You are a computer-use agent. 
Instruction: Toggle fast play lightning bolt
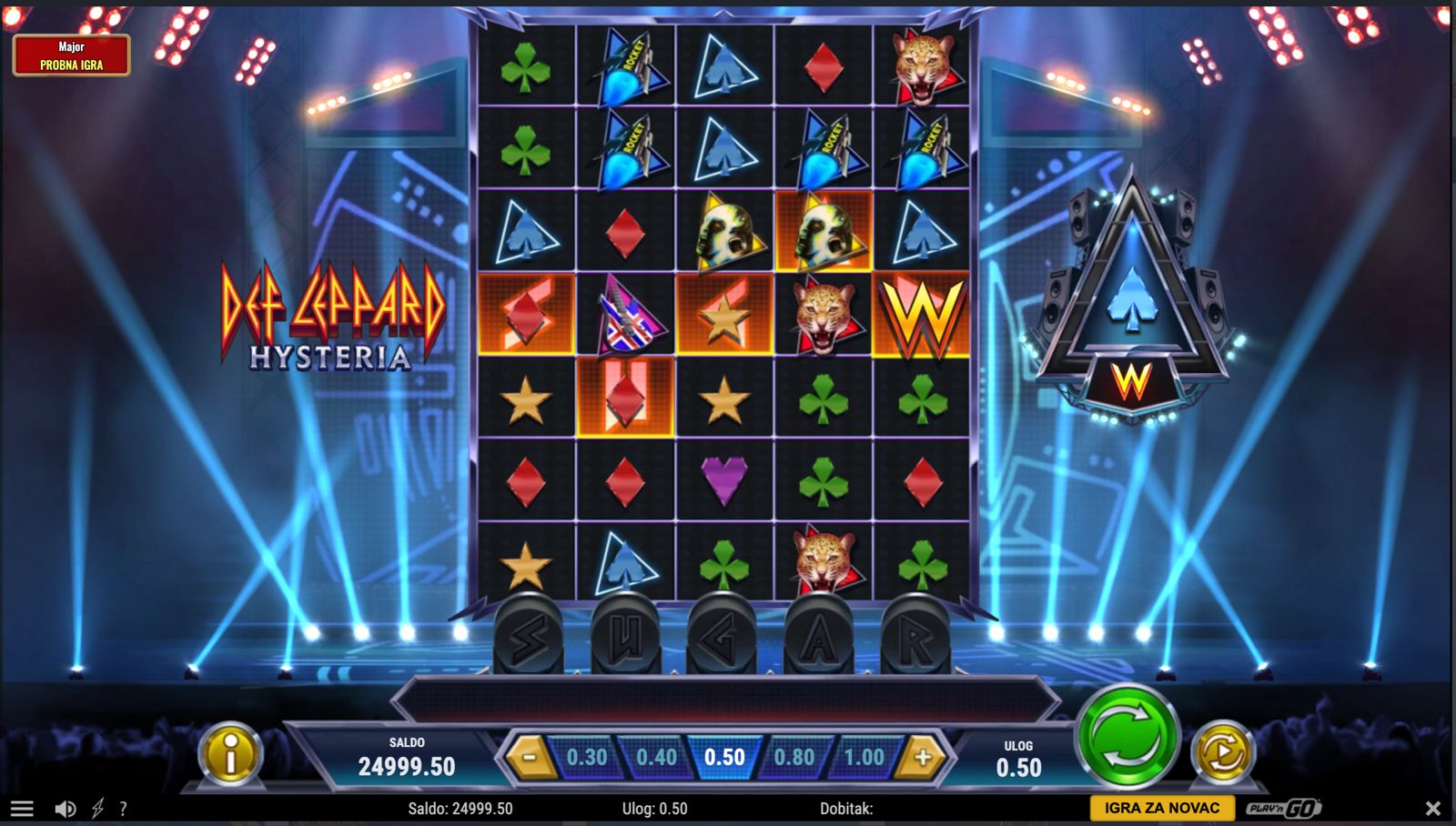click(x=97, y=808)
